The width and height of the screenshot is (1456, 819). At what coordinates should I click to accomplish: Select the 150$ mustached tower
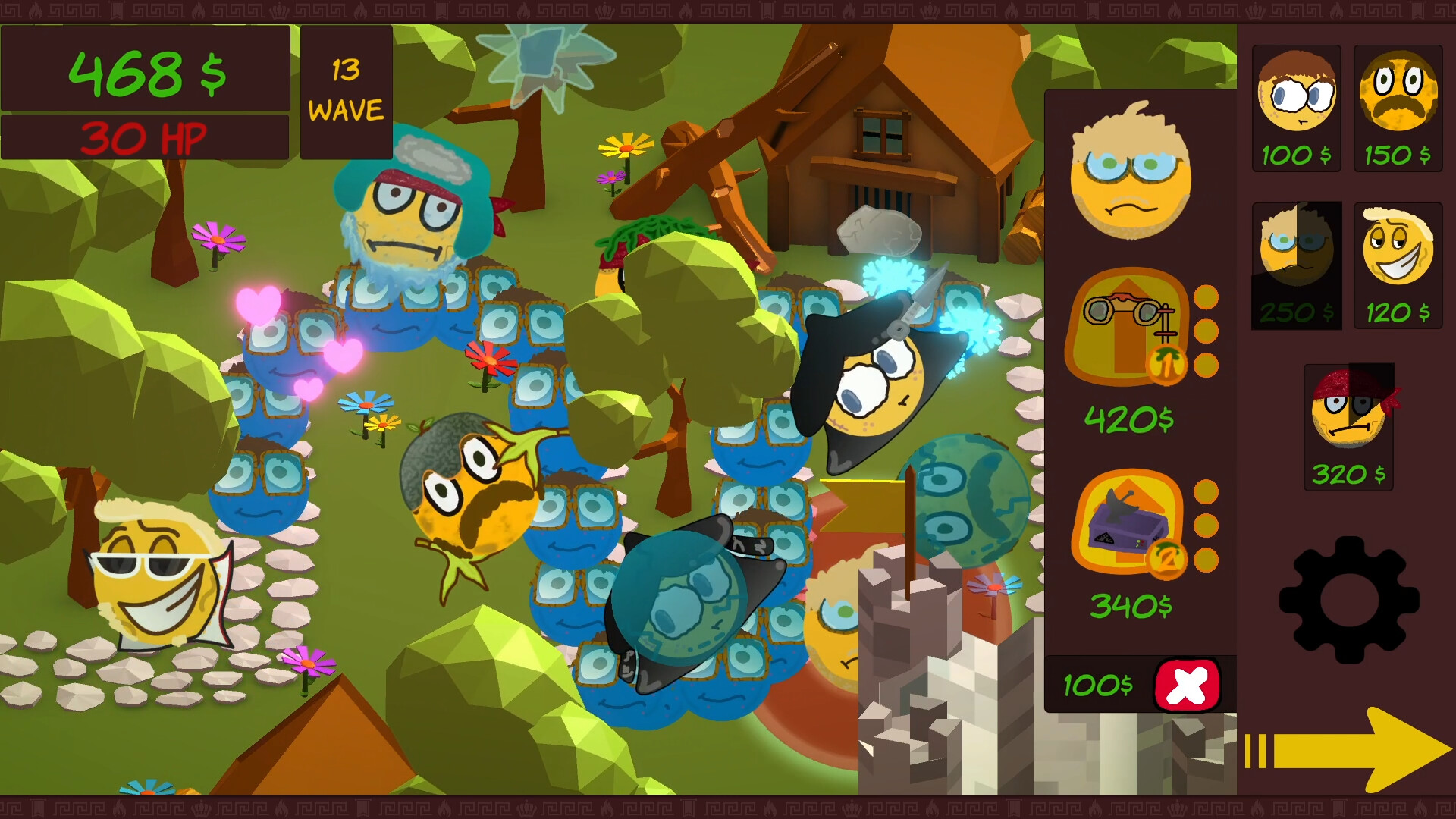[x=1398, y=108]
